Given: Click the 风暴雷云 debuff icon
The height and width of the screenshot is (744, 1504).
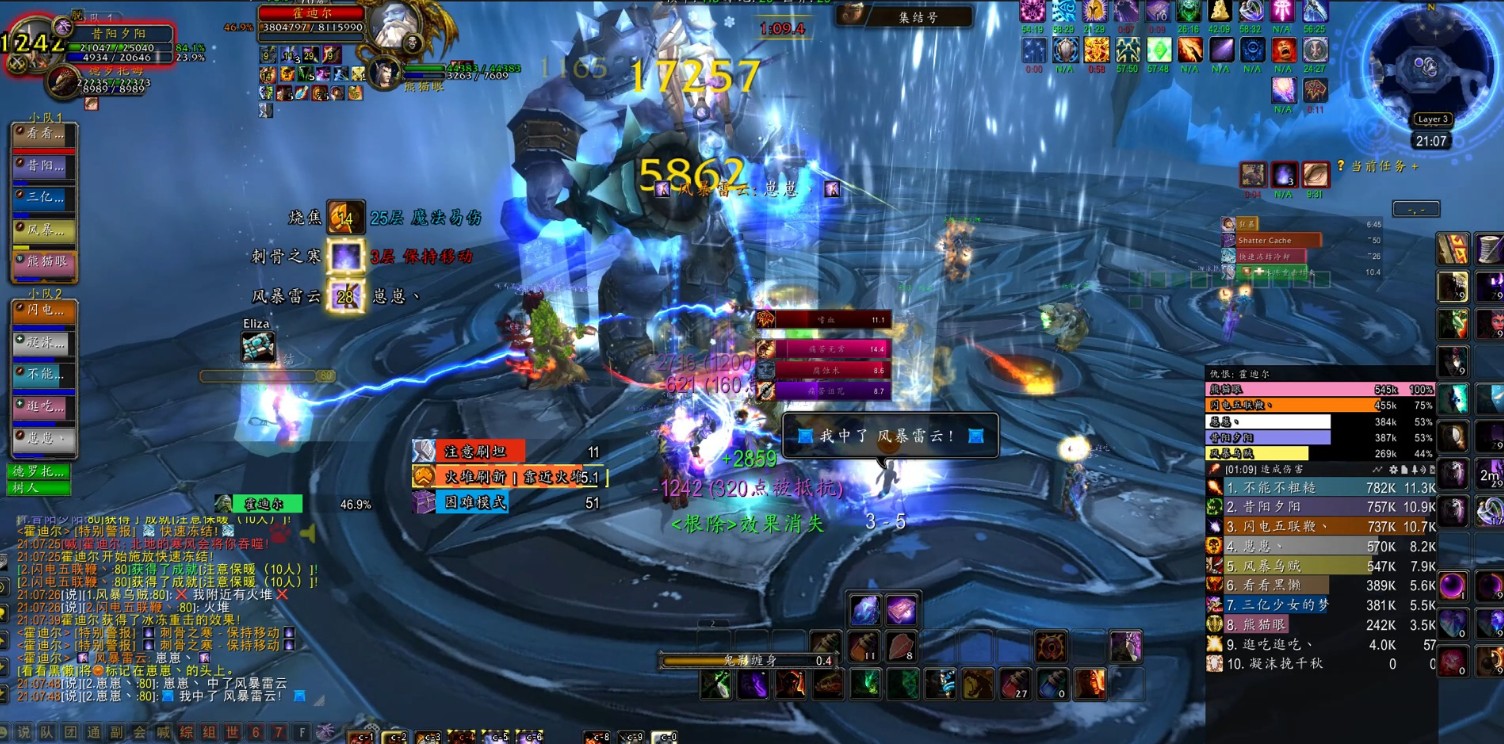Looking at the screenshot, I should pos(346,296).
